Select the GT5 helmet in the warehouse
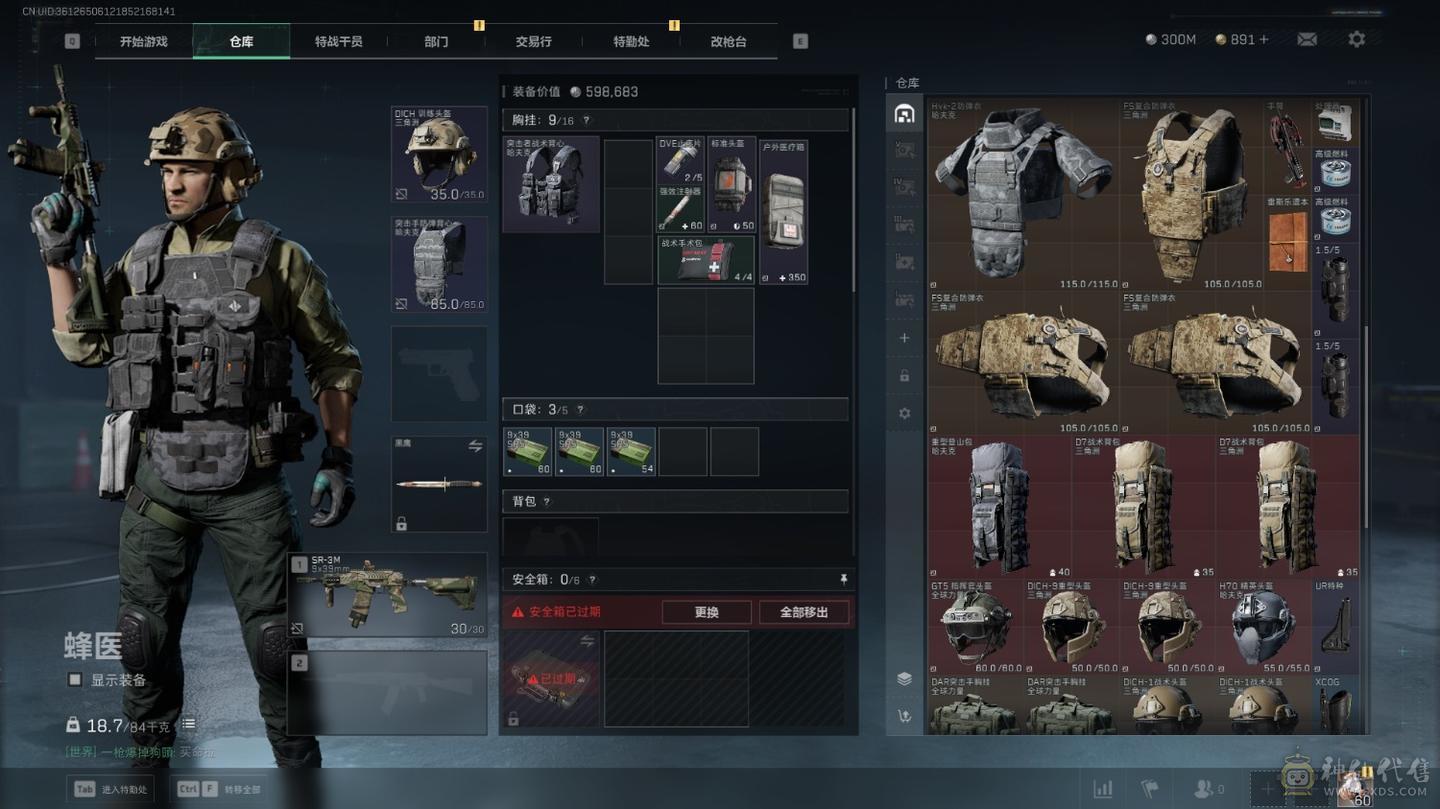This screenshot has height=809, width=1440. 975,627
